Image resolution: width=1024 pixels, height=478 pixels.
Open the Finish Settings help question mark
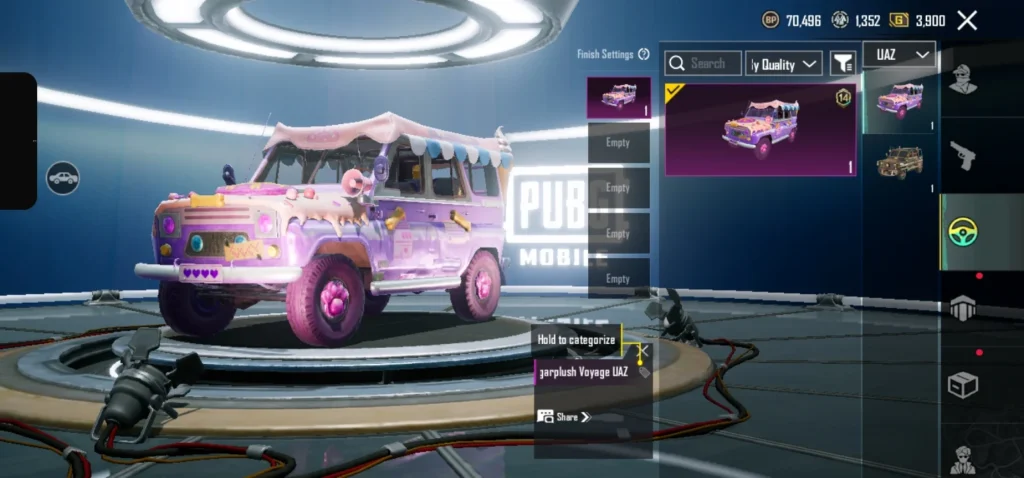pyautogui.click(x=644, y=55)
